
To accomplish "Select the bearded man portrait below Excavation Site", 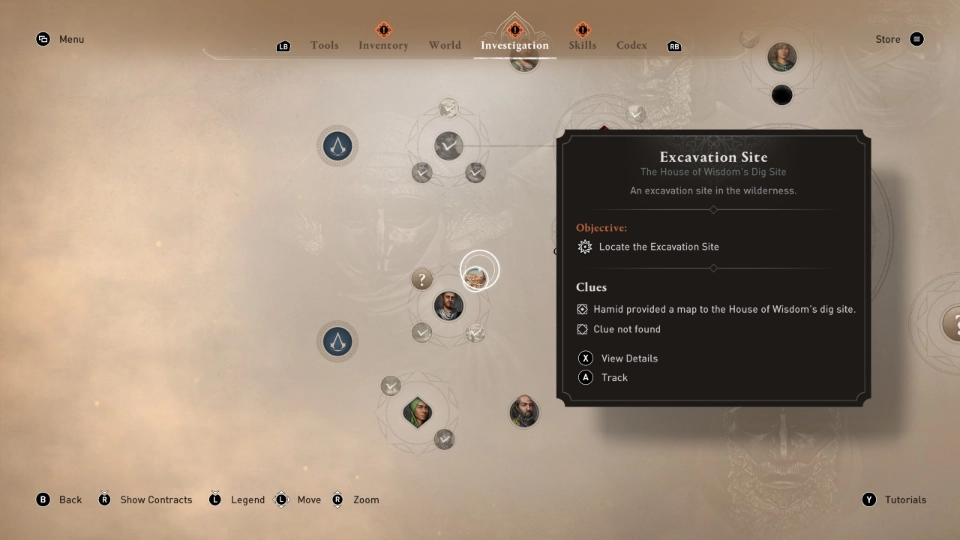I will click(448, 304).
